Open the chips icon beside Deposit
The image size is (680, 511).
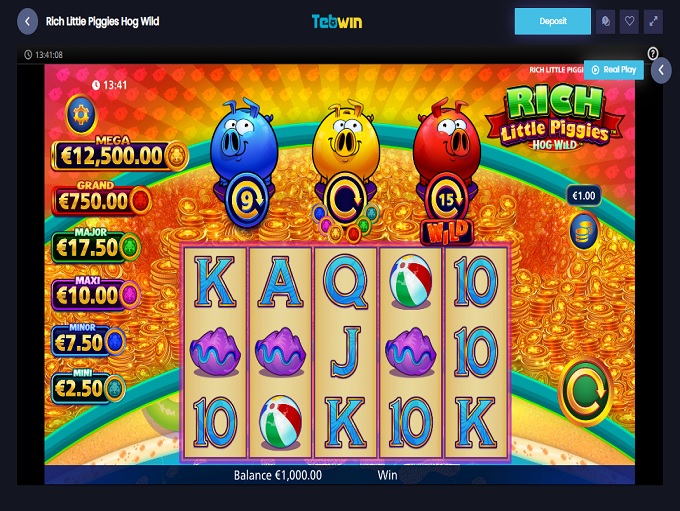(605, 21)
